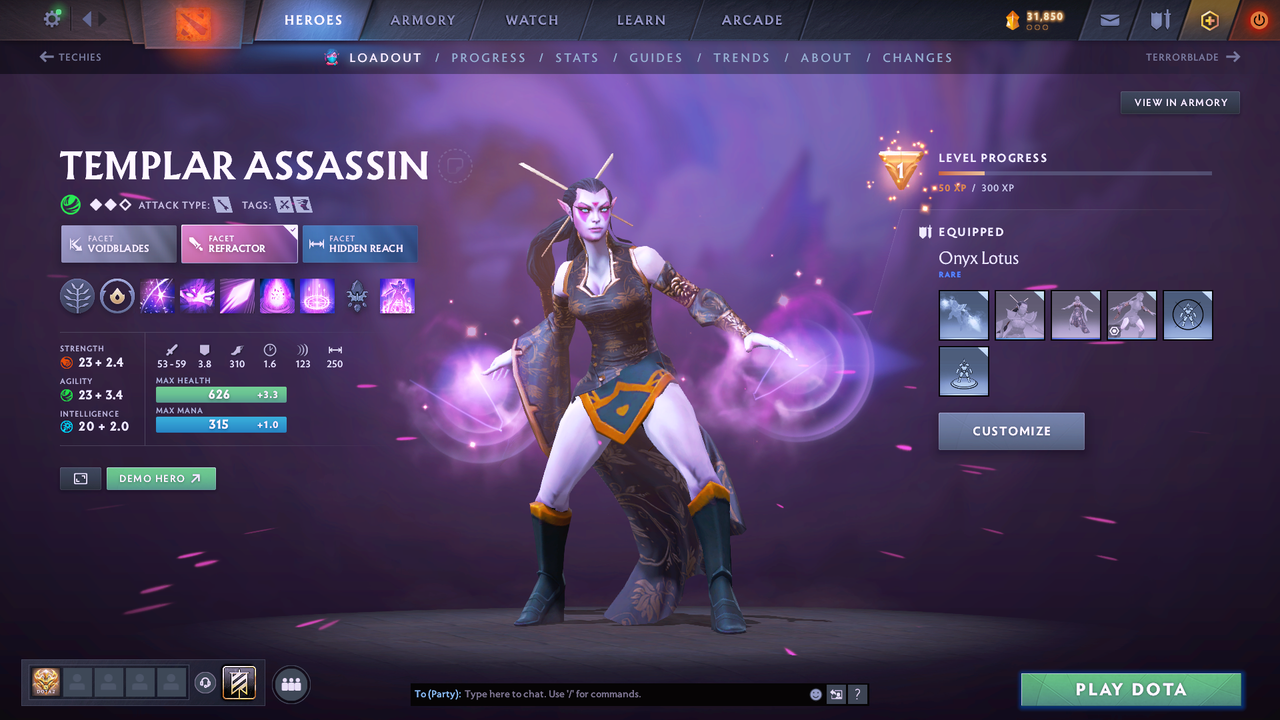Open the ARCADE menu tab
Image resolution: width=1280 pixels, height=720 pixels.
tap(751, 19)
